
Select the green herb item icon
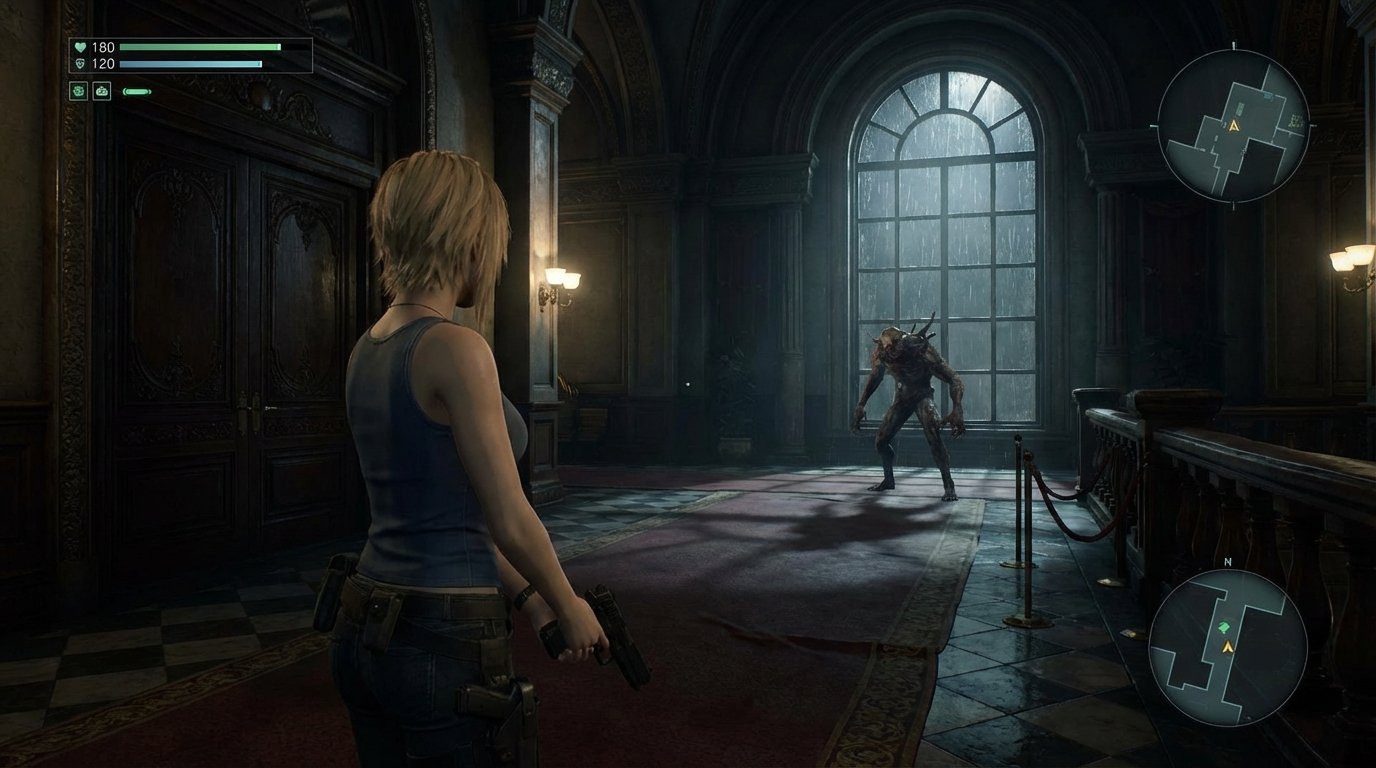pos(78,91)
